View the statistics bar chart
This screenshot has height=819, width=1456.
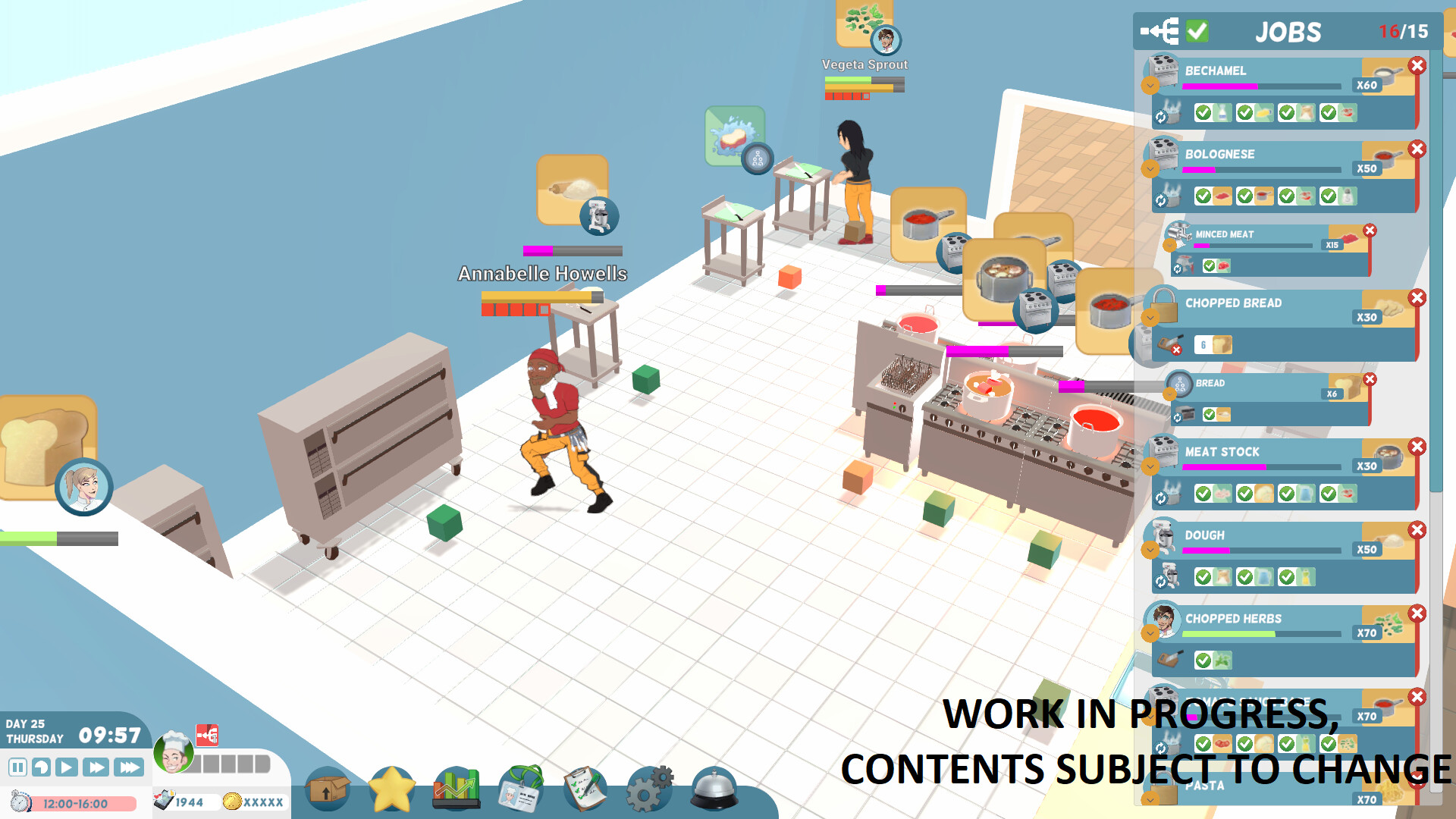click(456, 789)
